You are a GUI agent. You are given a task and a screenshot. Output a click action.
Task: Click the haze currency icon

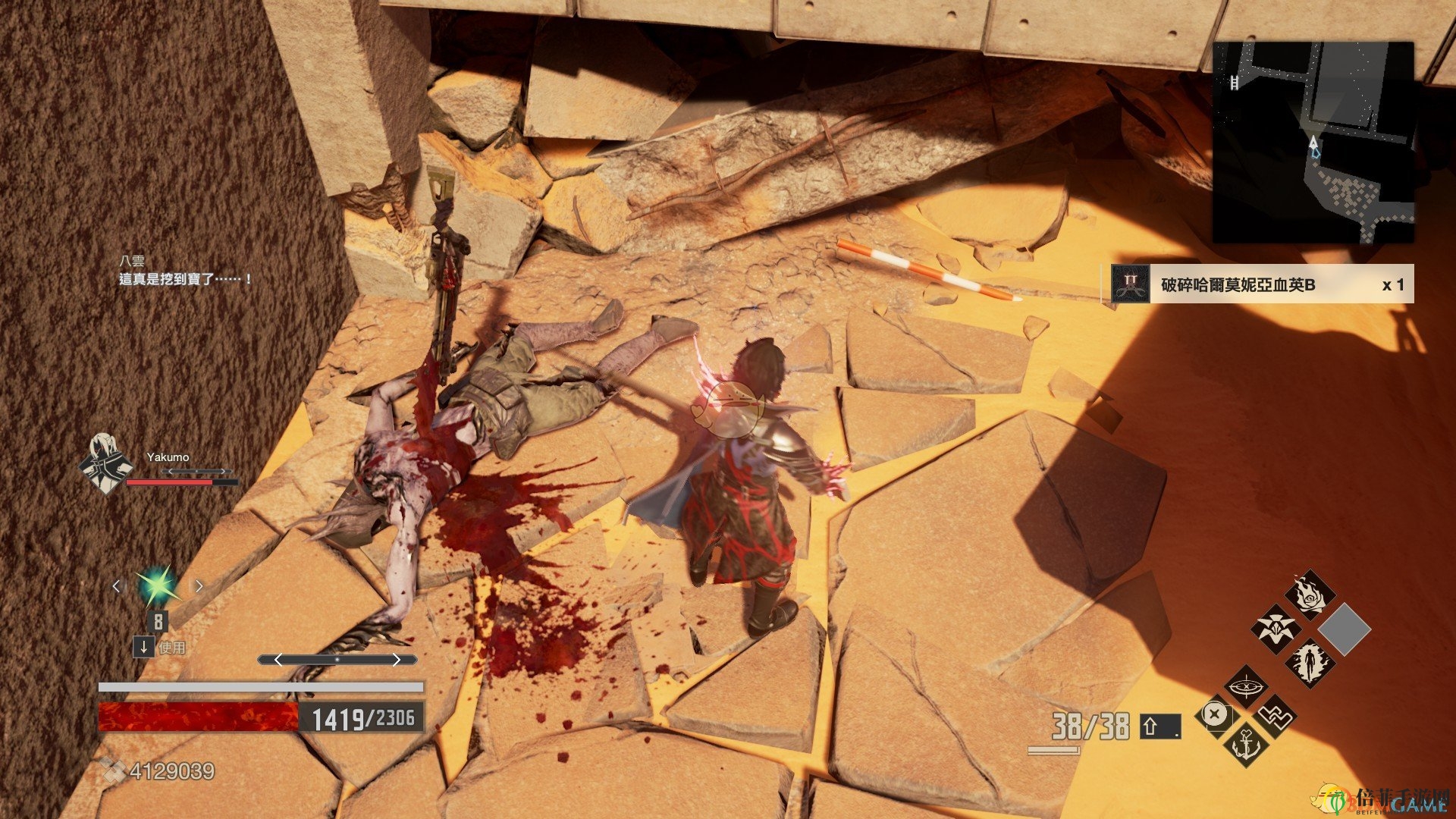[114, 771]
